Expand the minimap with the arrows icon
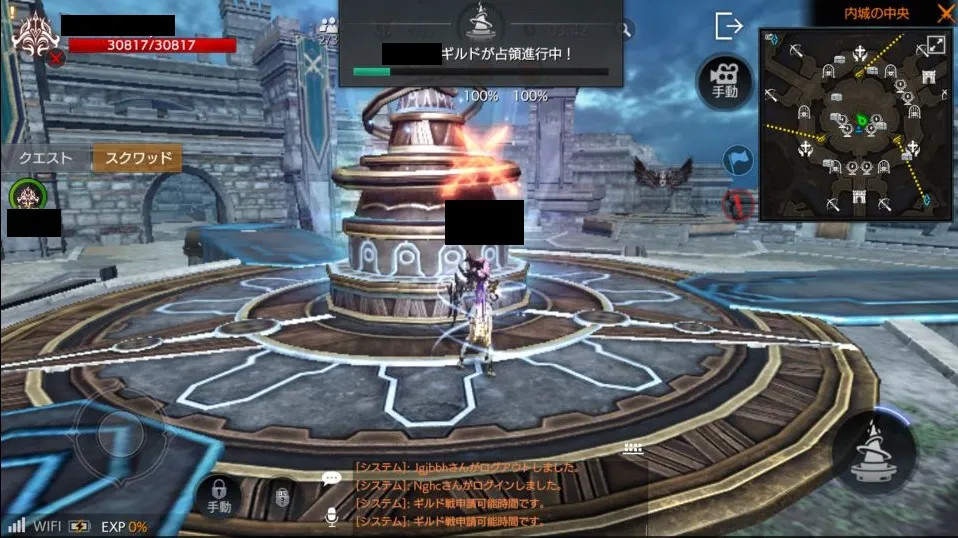Viewport: 958px width, 538px height. click(x=936, y=45)
